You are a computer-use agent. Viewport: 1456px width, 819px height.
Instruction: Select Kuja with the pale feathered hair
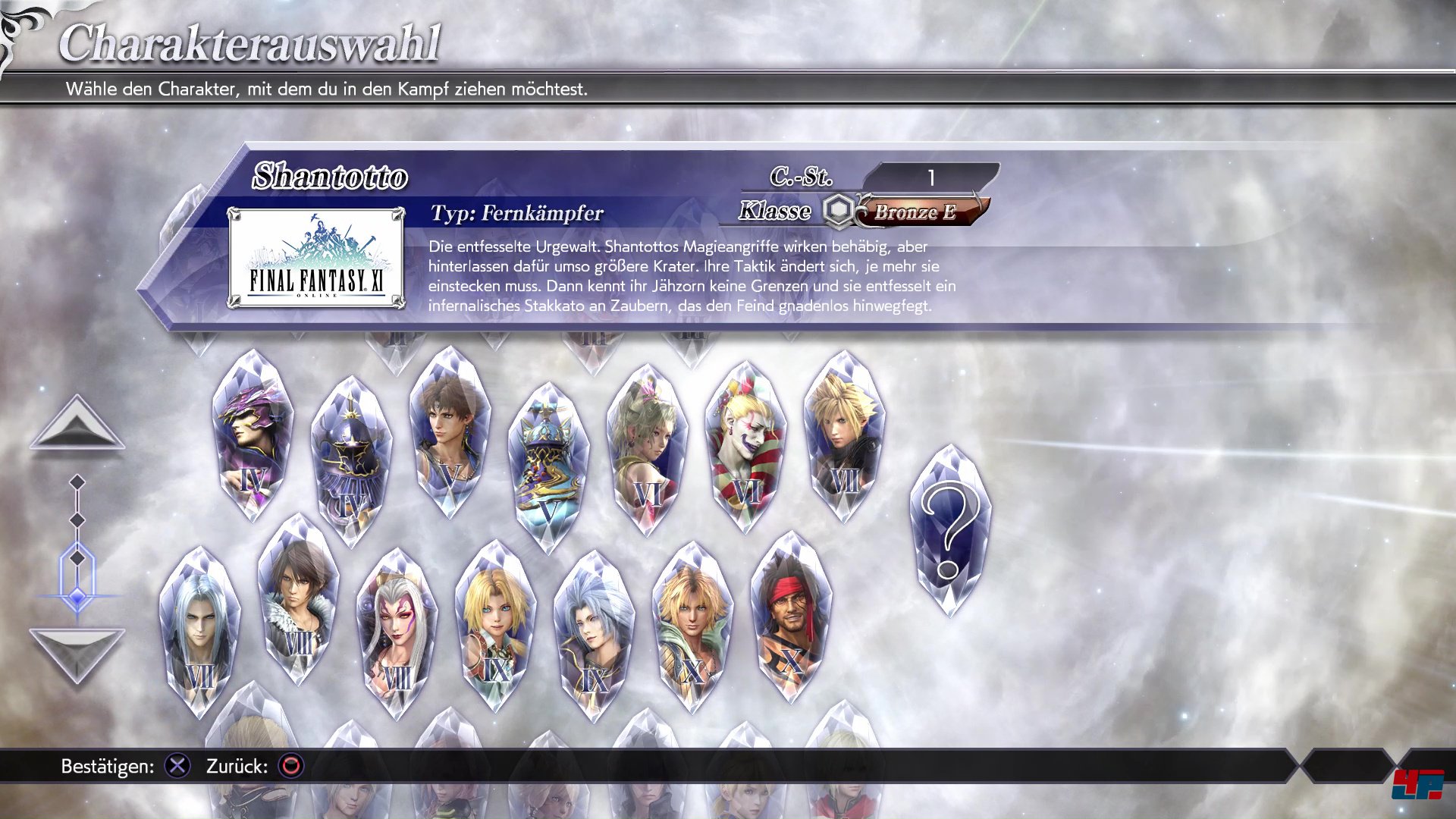pyautogui.click(x=594, y=635)
